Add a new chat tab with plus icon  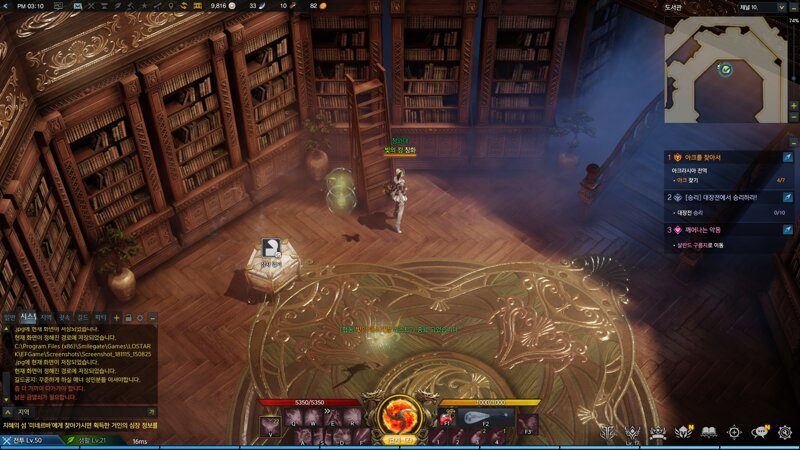pos(116,317)
